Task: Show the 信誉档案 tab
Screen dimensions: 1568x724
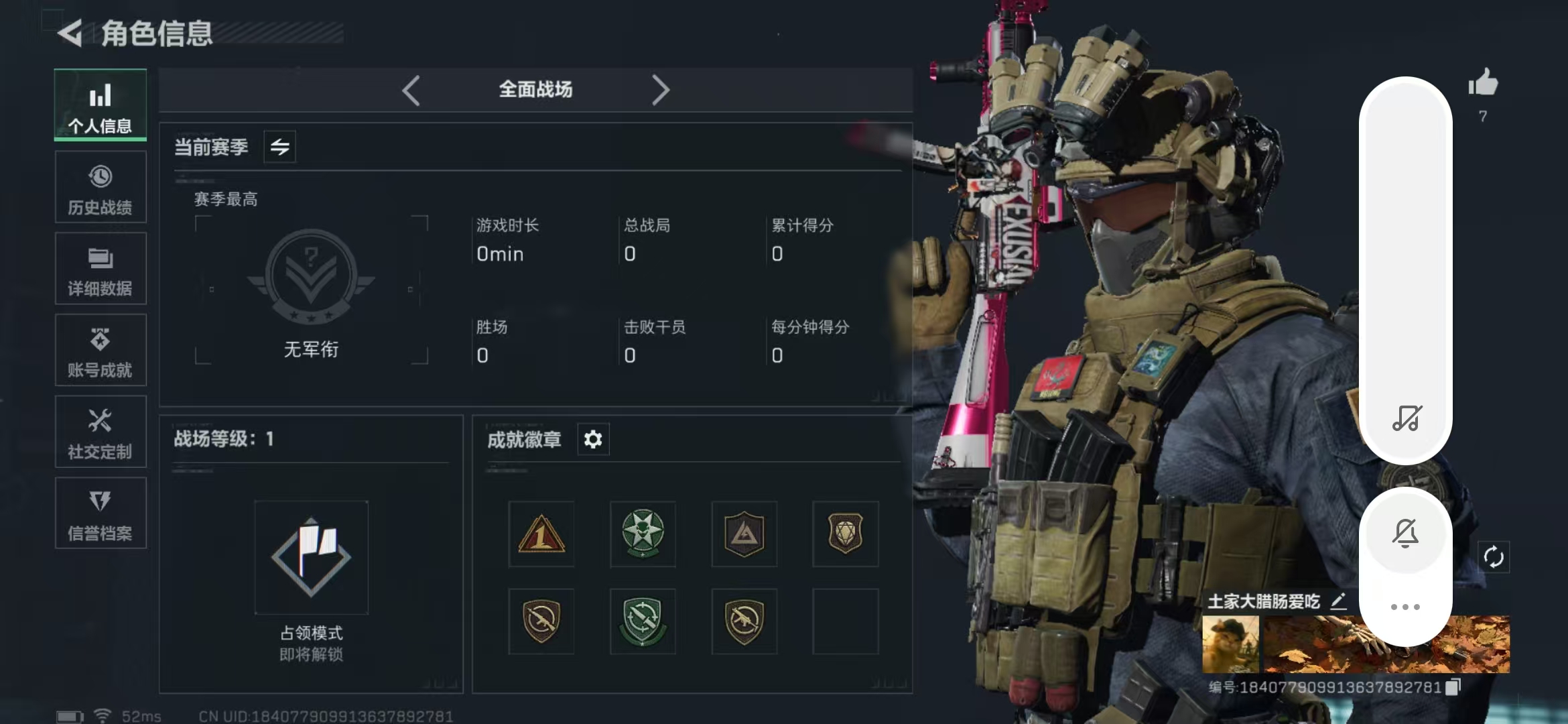Action: coord(101,514)
